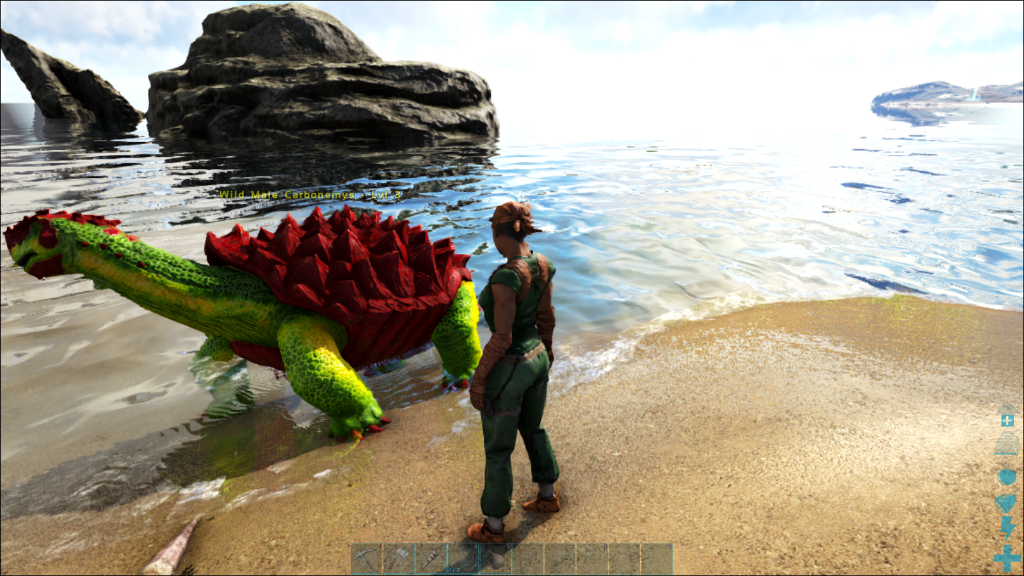Select the hotbar slot showing 1/8
The height and width of the screenshot is (576, 1024).
(463, 559)
